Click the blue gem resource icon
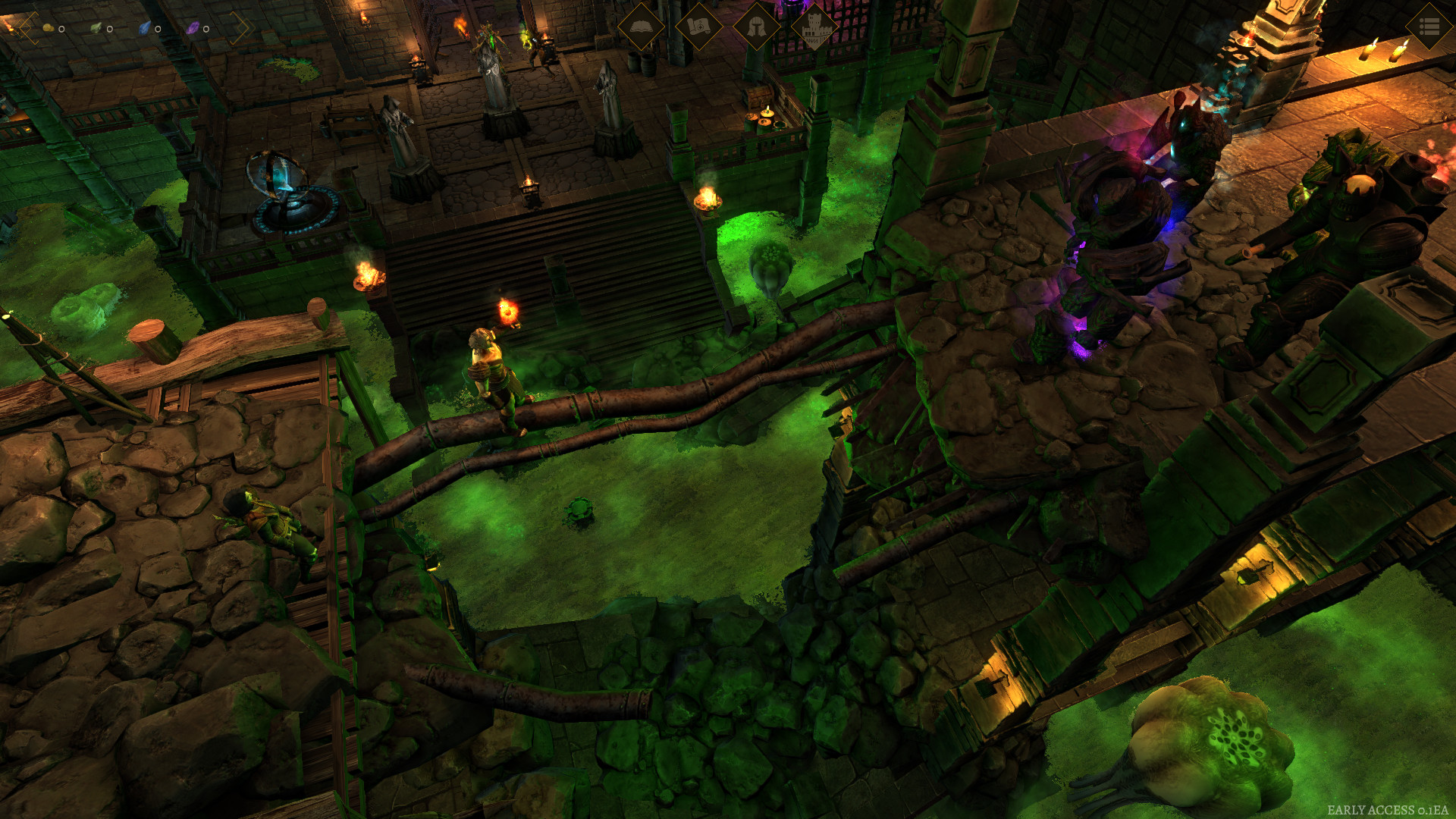The width and height of the screenshot is (1456, 819). (x=144, y=27)
